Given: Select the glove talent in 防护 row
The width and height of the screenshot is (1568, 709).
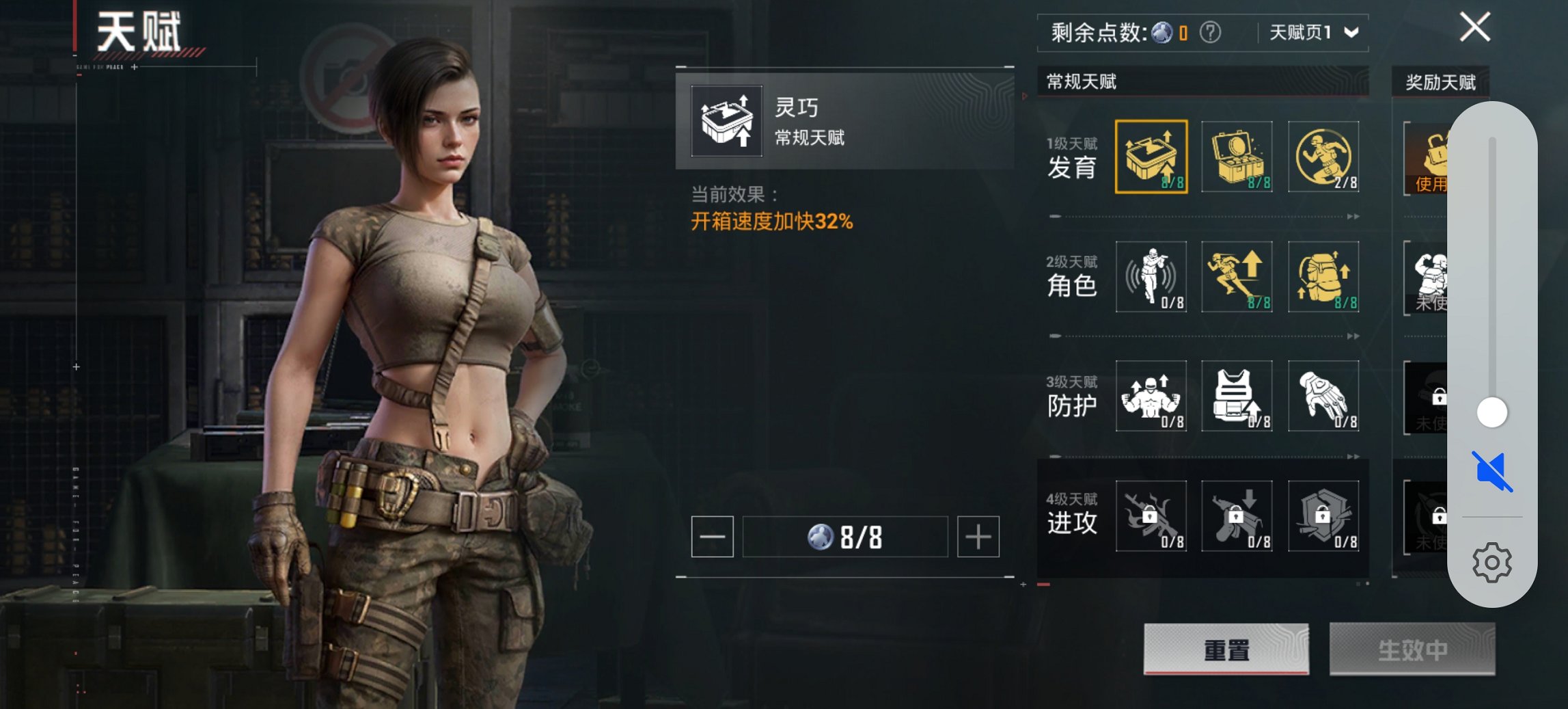Looking at the screenshot, I should click(1323, 397).
